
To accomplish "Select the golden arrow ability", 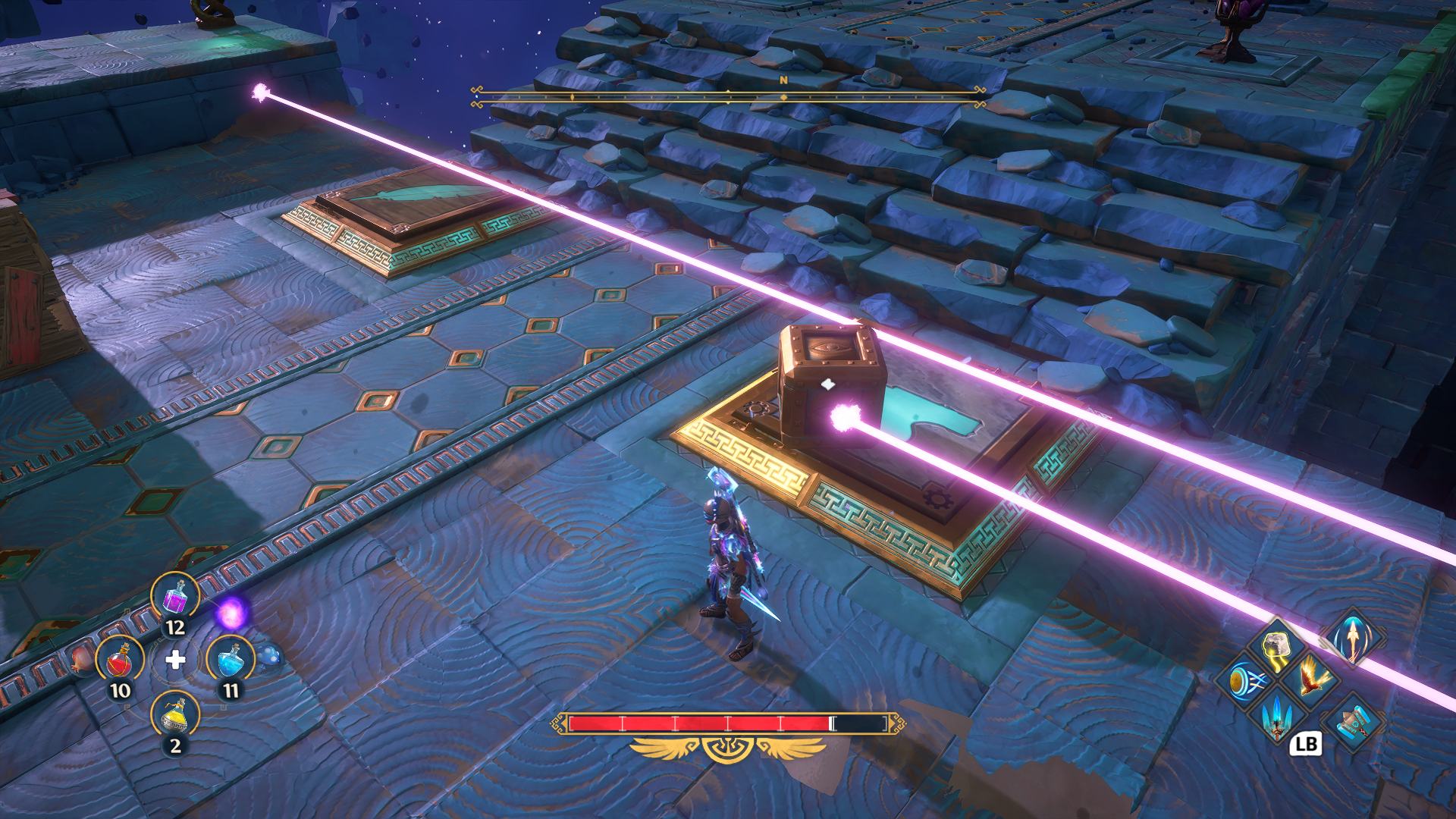I will point(1353,638).
